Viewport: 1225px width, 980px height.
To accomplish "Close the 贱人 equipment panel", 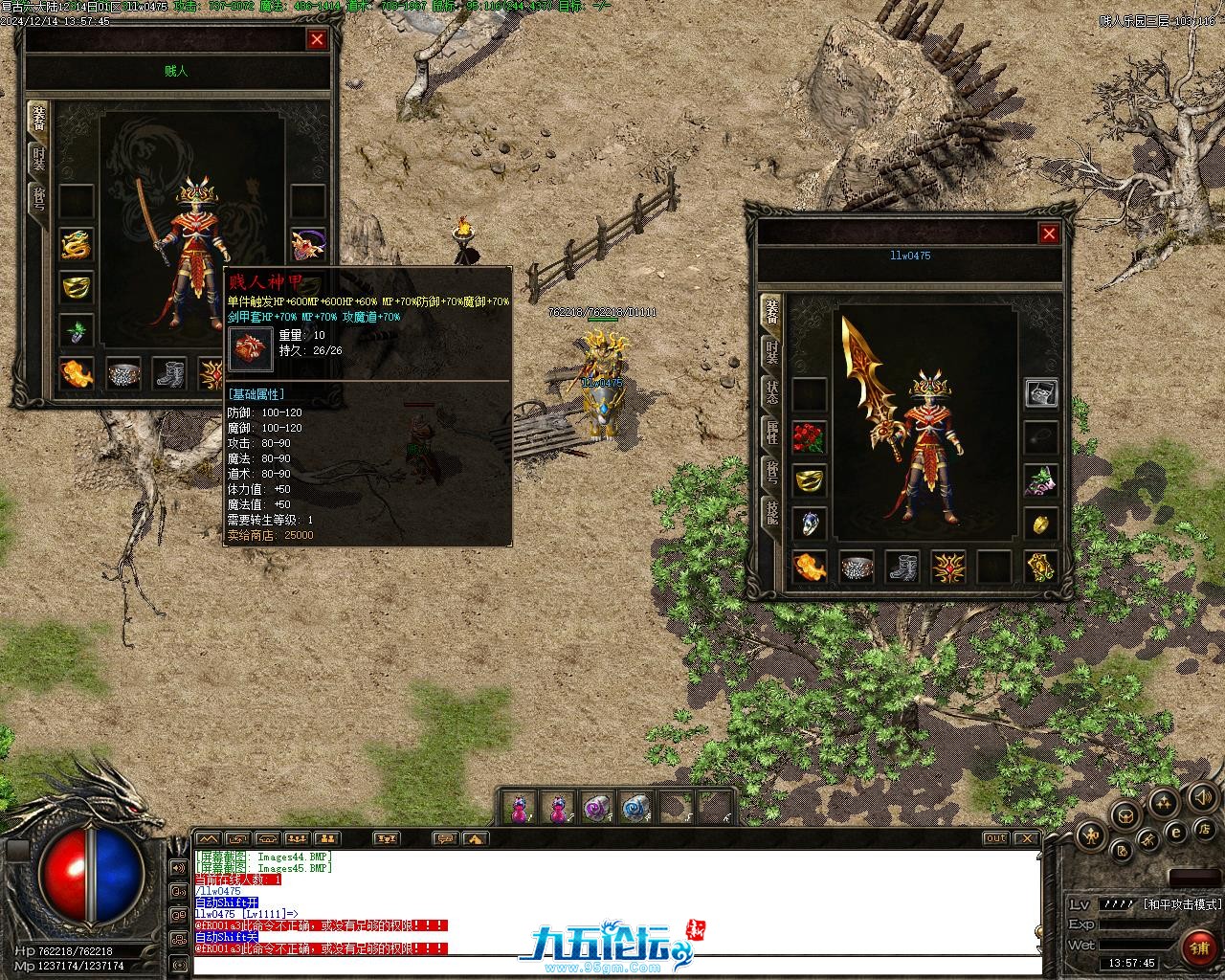I will click(317, 39).
